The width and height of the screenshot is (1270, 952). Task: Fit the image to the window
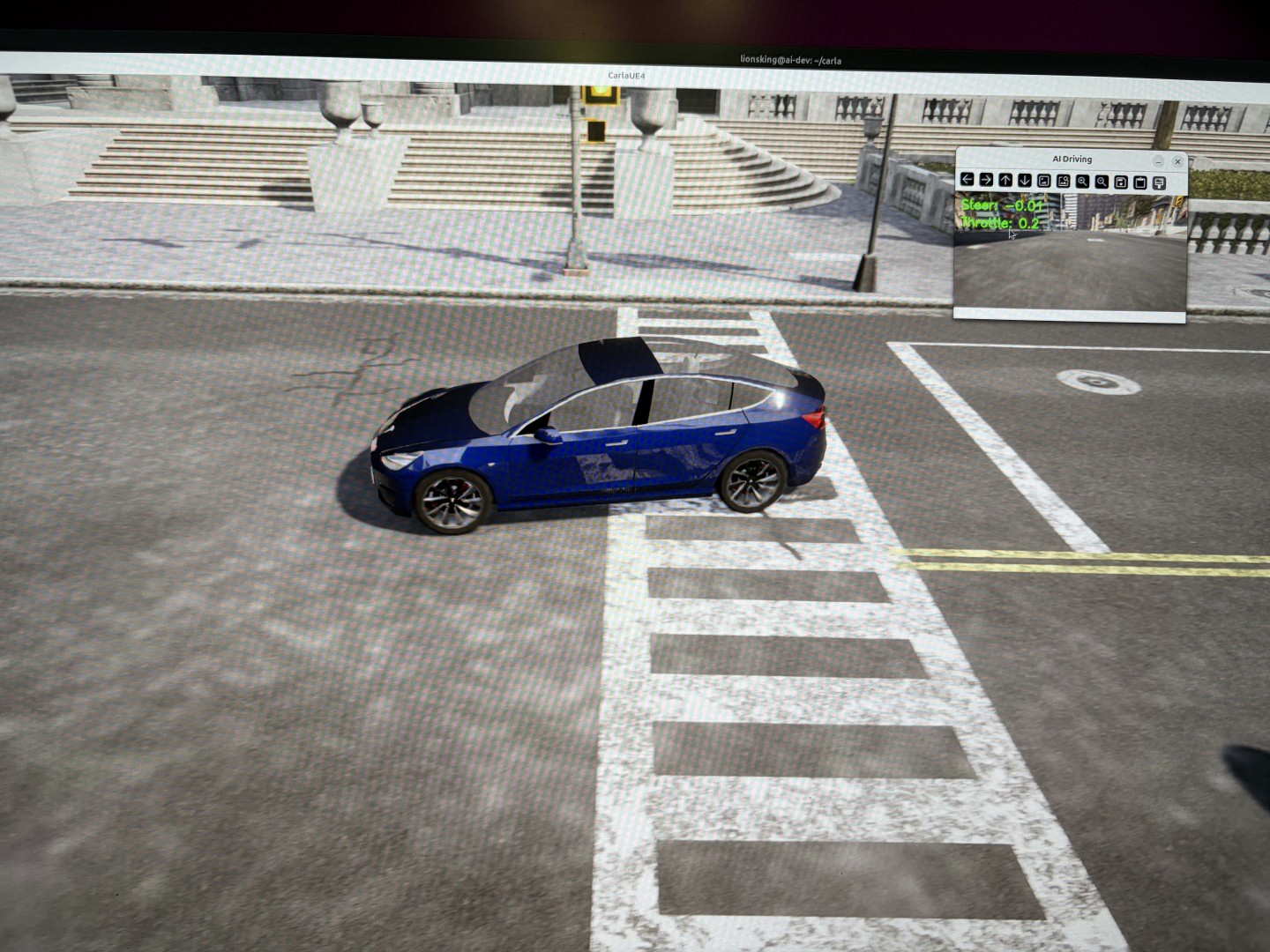[1064, 181]
